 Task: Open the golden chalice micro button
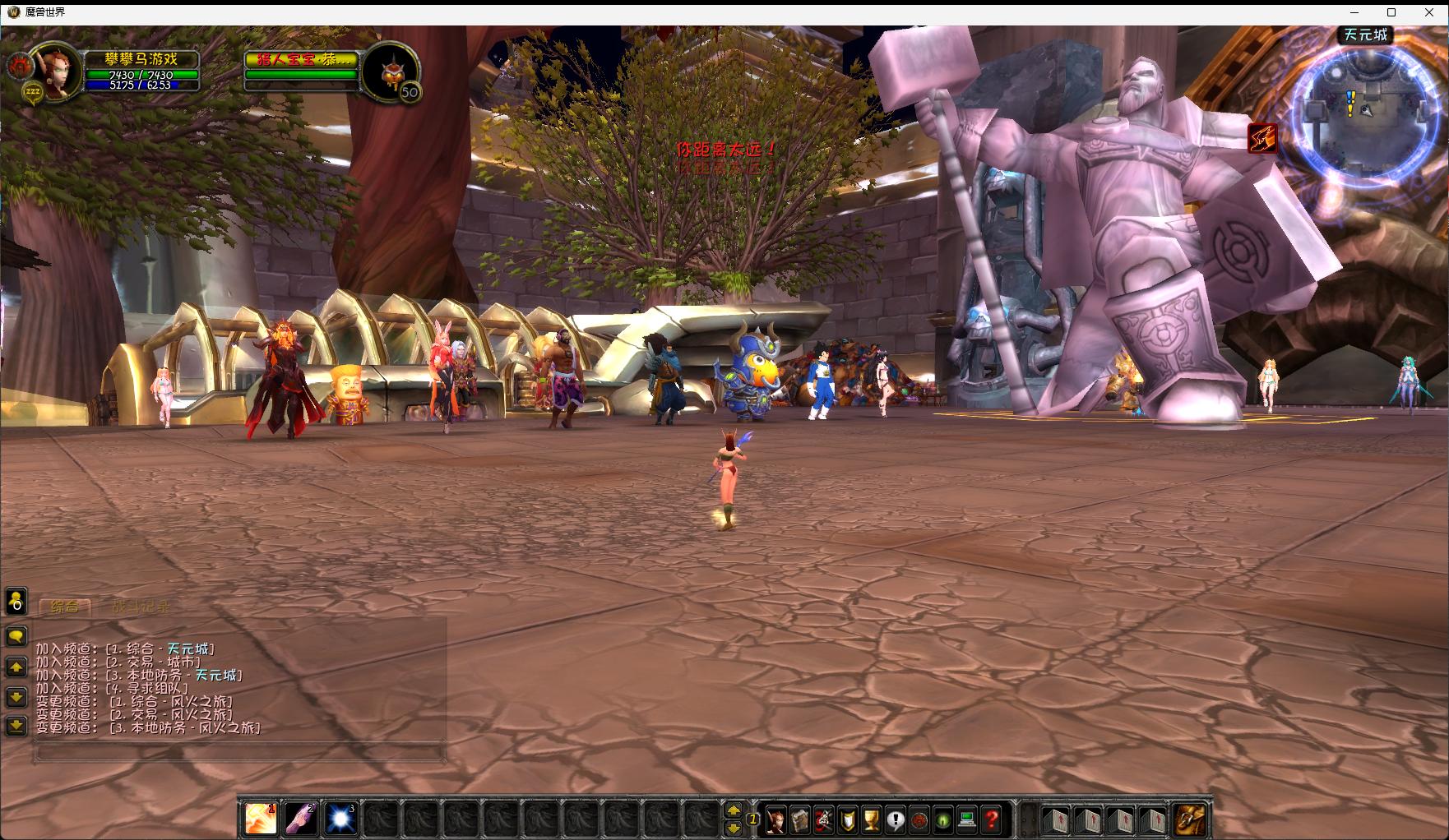coord(872,819)
